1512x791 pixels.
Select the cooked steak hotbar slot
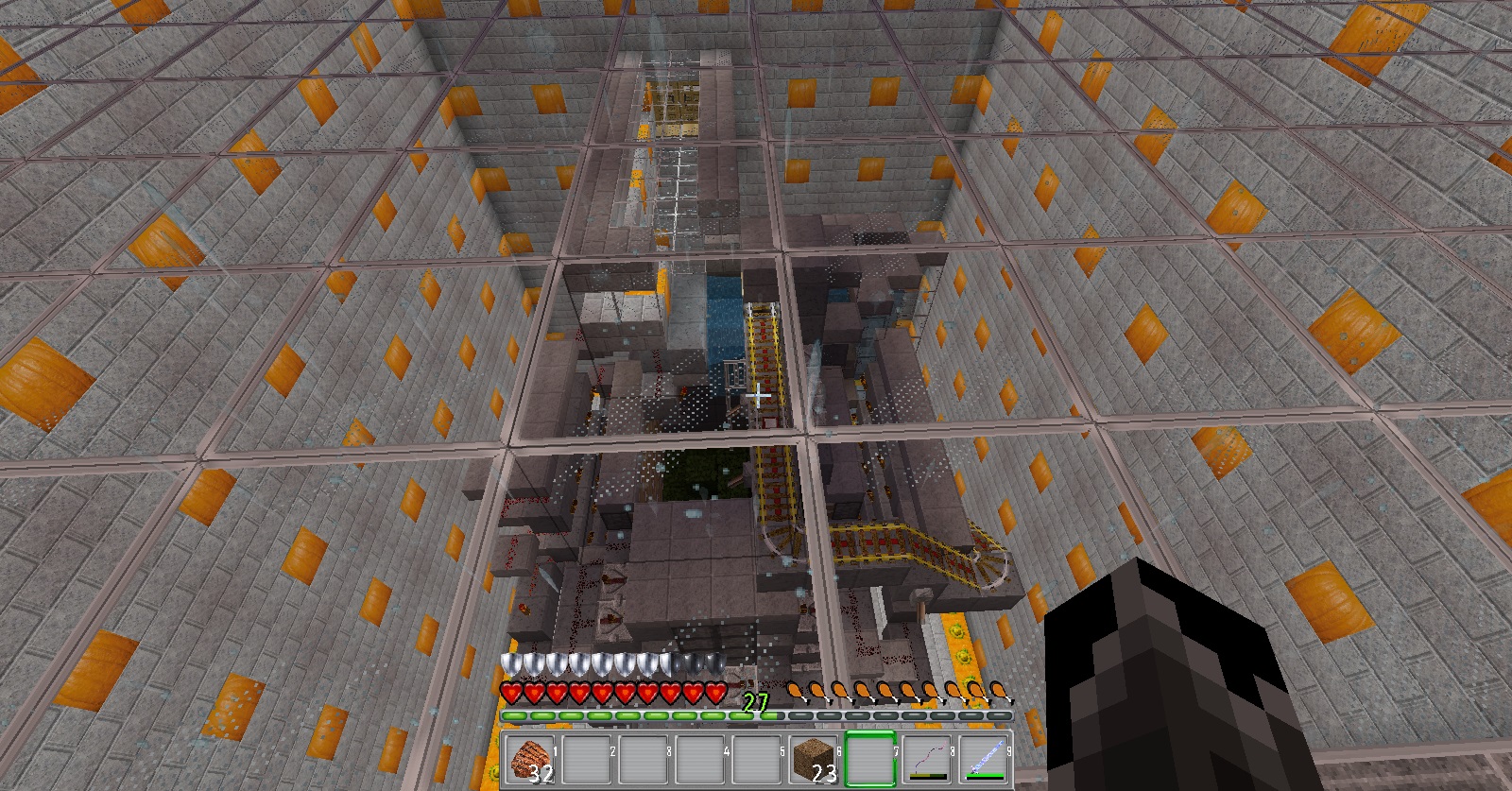coord(531,759)
